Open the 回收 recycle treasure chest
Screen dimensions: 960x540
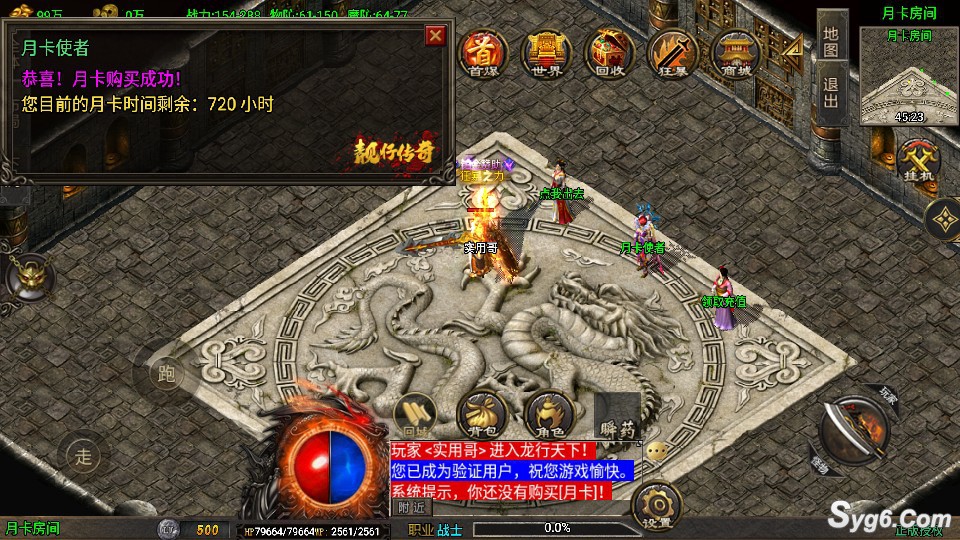coord(608,53)
